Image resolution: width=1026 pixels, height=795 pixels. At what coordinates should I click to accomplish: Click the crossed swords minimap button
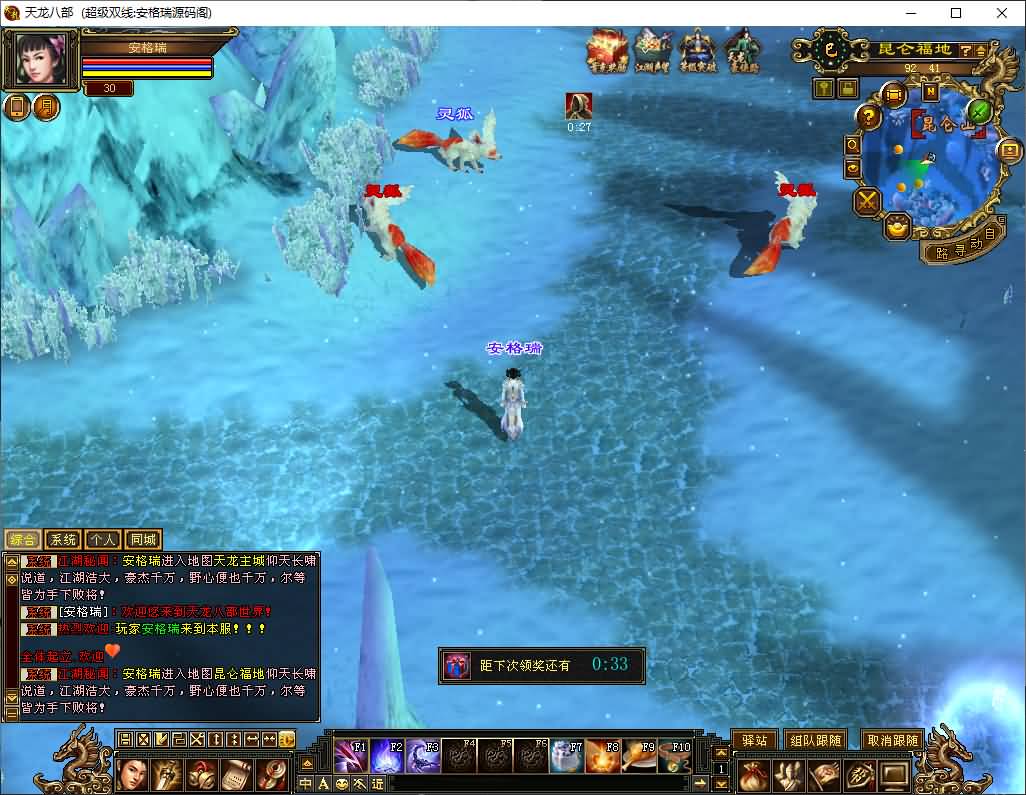(866, 201)
